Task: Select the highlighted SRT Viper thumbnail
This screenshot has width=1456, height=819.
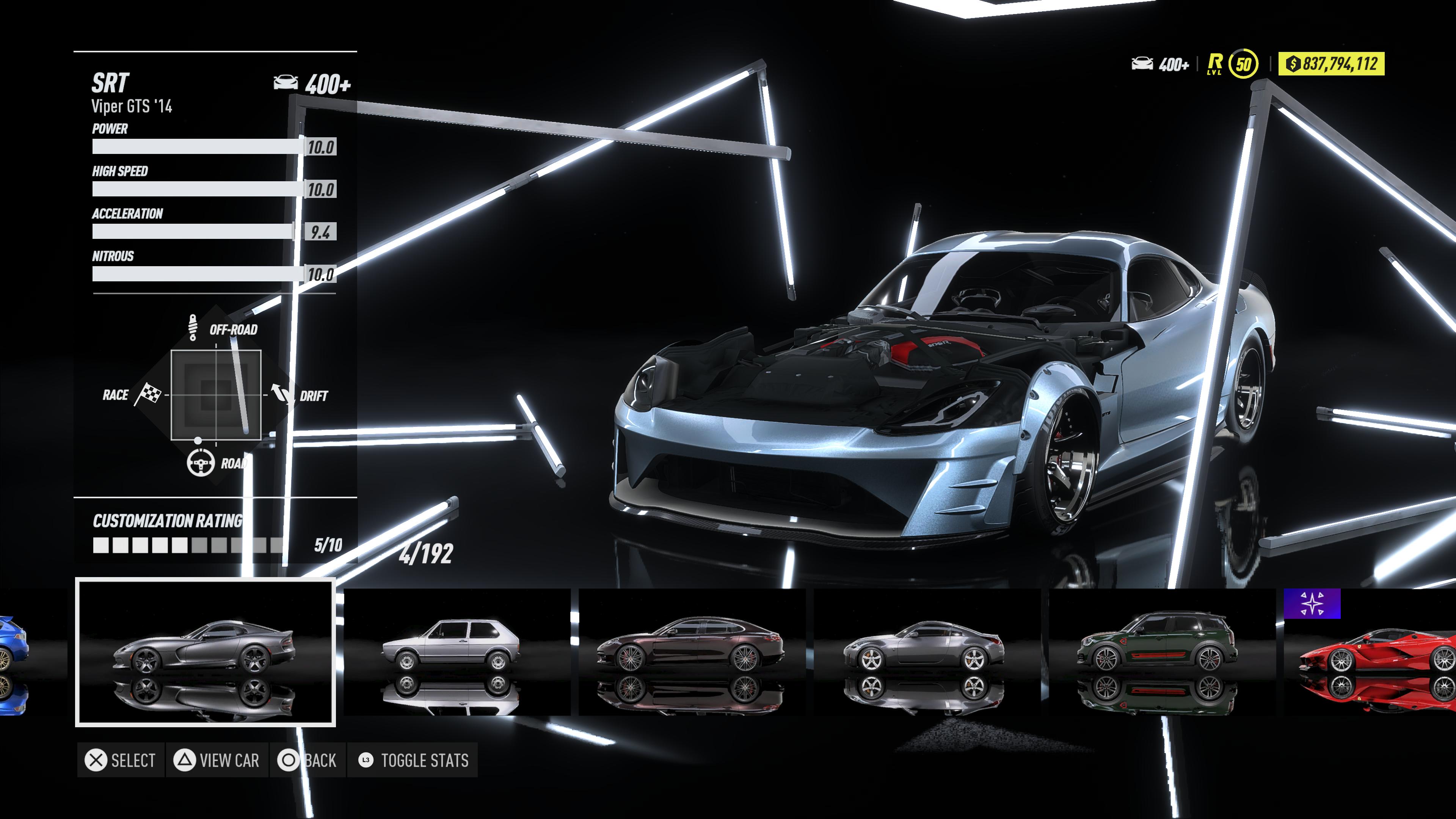Action: tap(205, 652)
